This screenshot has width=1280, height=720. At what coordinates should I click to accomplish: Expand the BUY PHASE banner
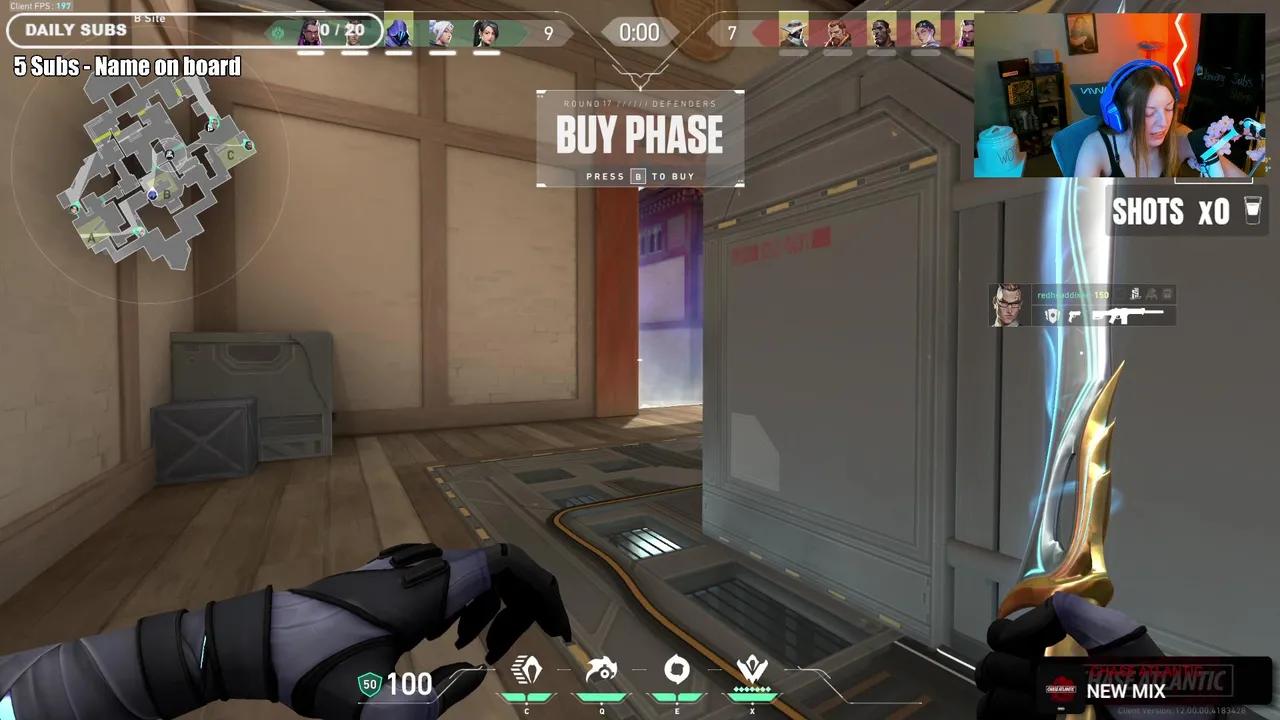point(640,134)
